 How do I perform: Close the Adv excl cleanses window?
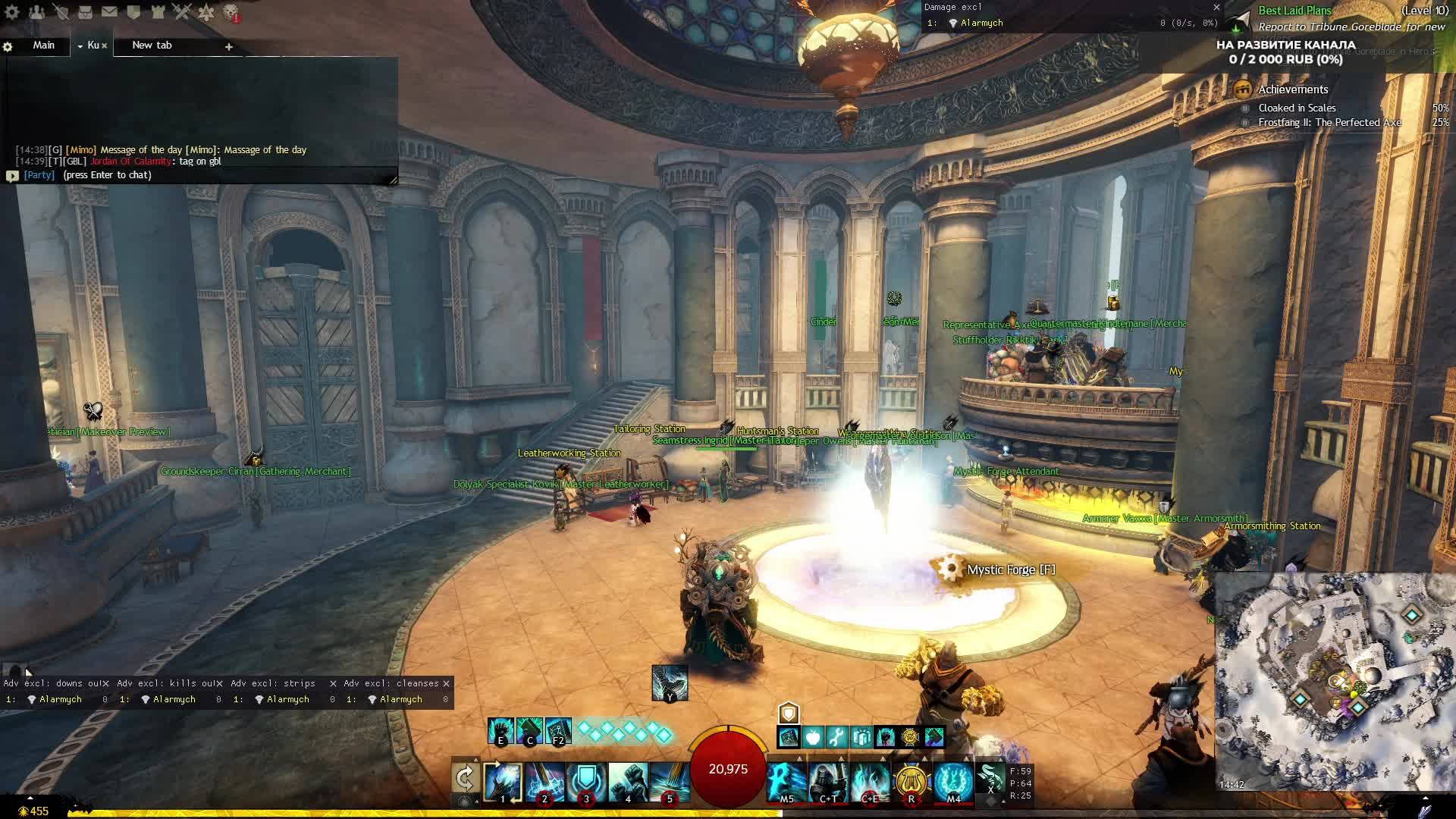(x=447, y=684)
